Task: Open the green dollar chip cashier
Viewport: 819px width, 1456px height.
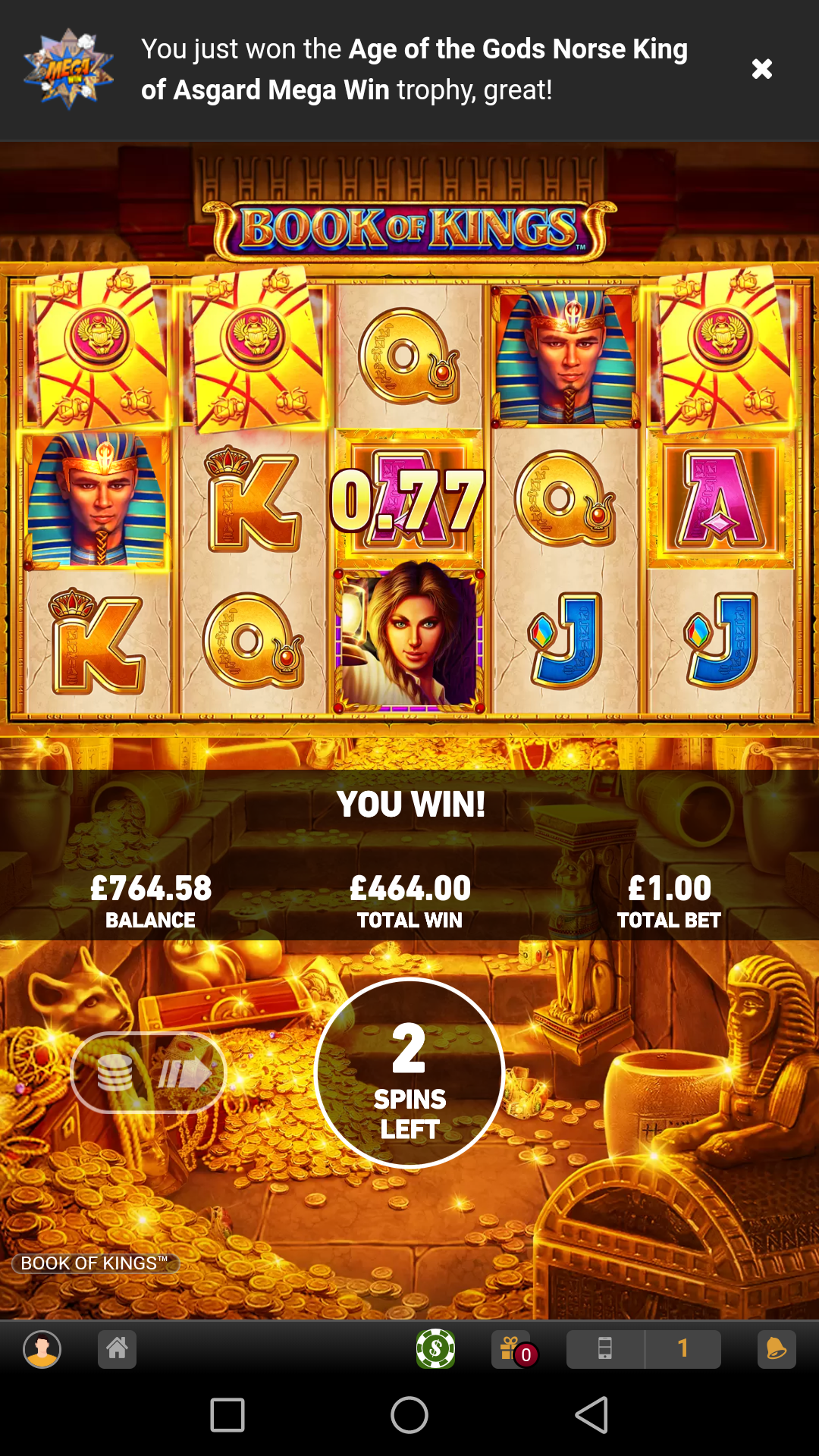Action: pos(435,1349)
